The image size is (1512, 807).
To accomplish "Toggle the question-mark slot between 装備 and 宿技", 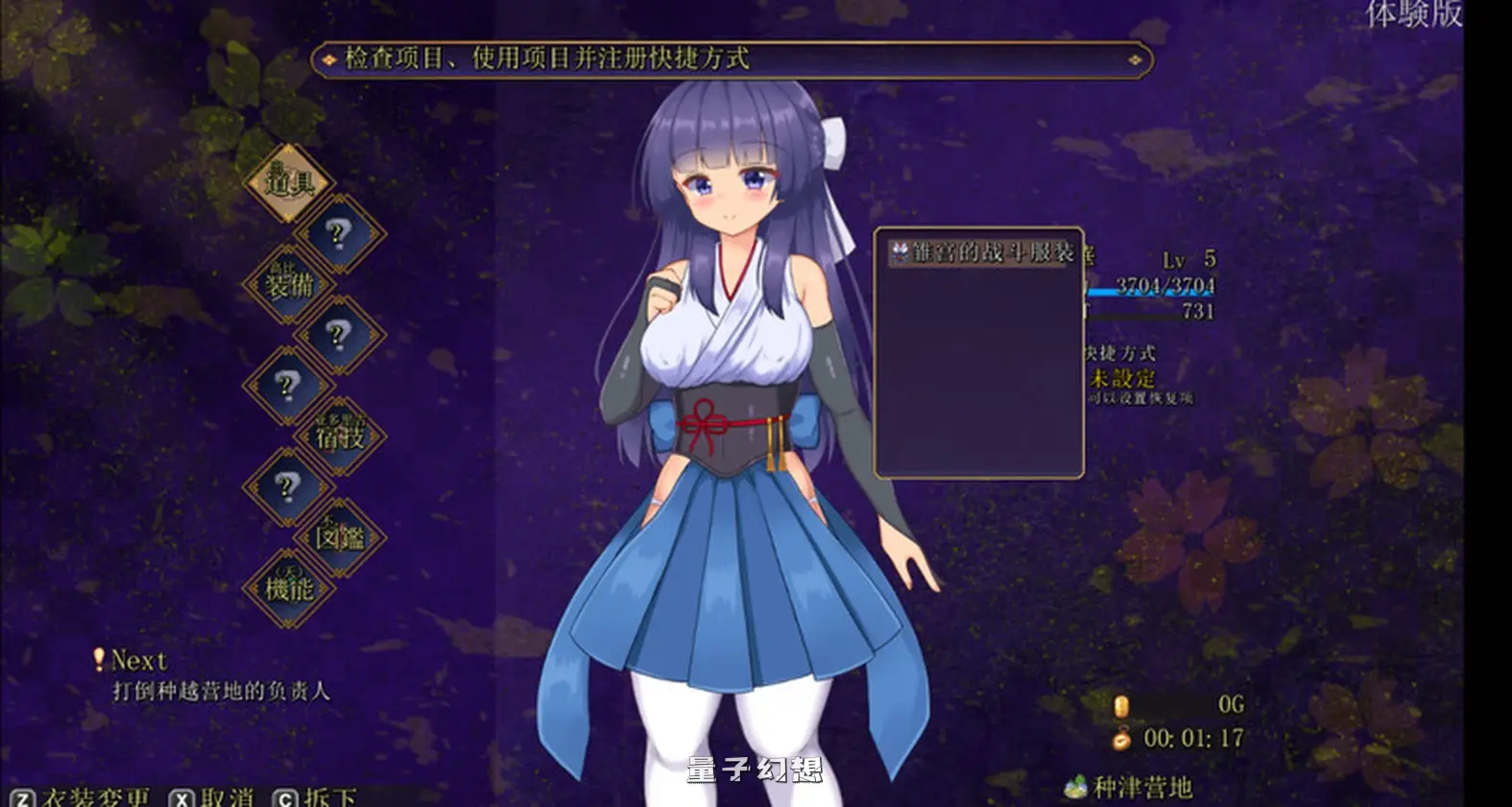I will click(x=337, y=336).
